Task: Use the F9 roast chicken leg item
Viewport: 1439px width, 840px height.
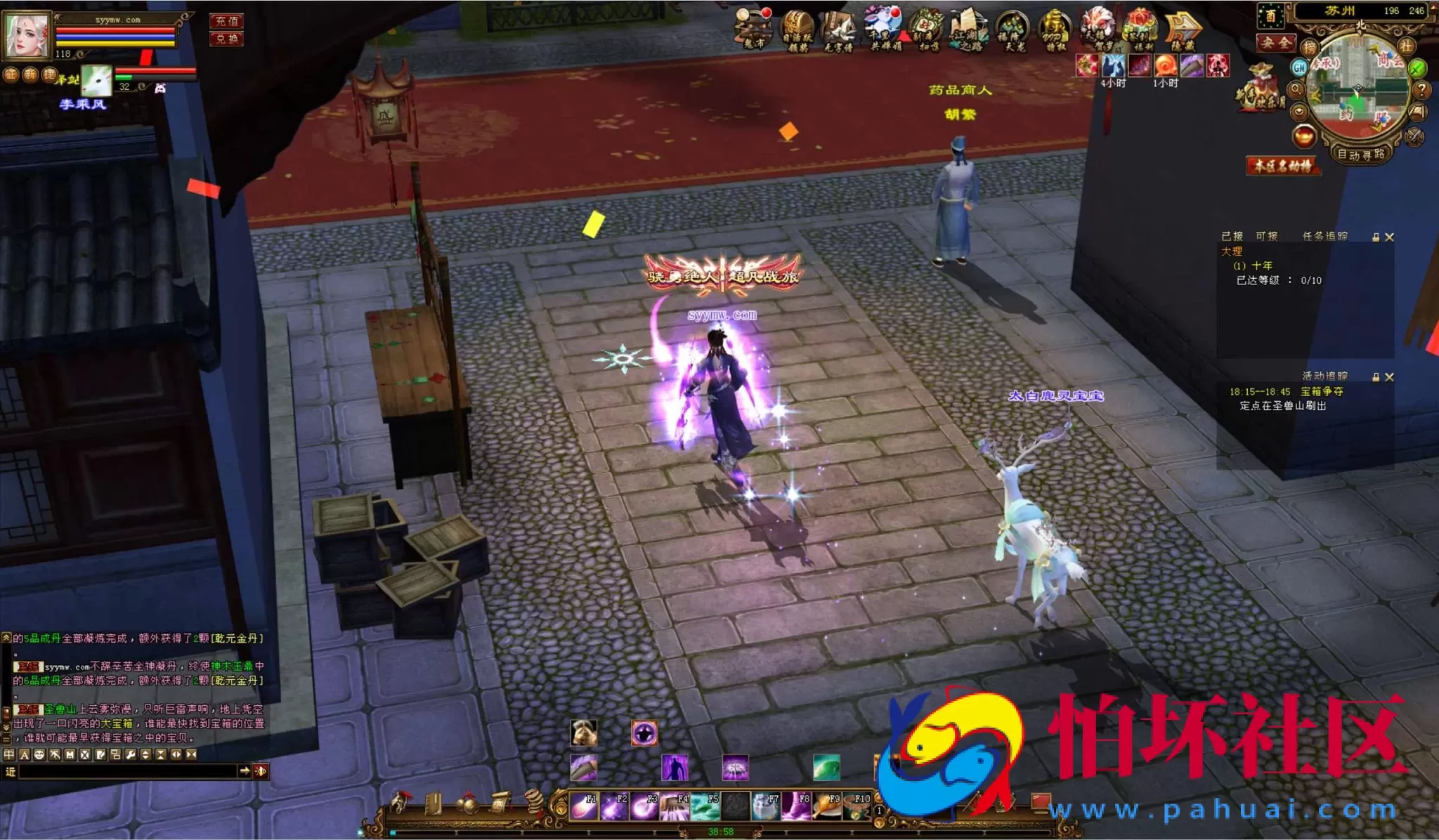Action: coord(827,806)
